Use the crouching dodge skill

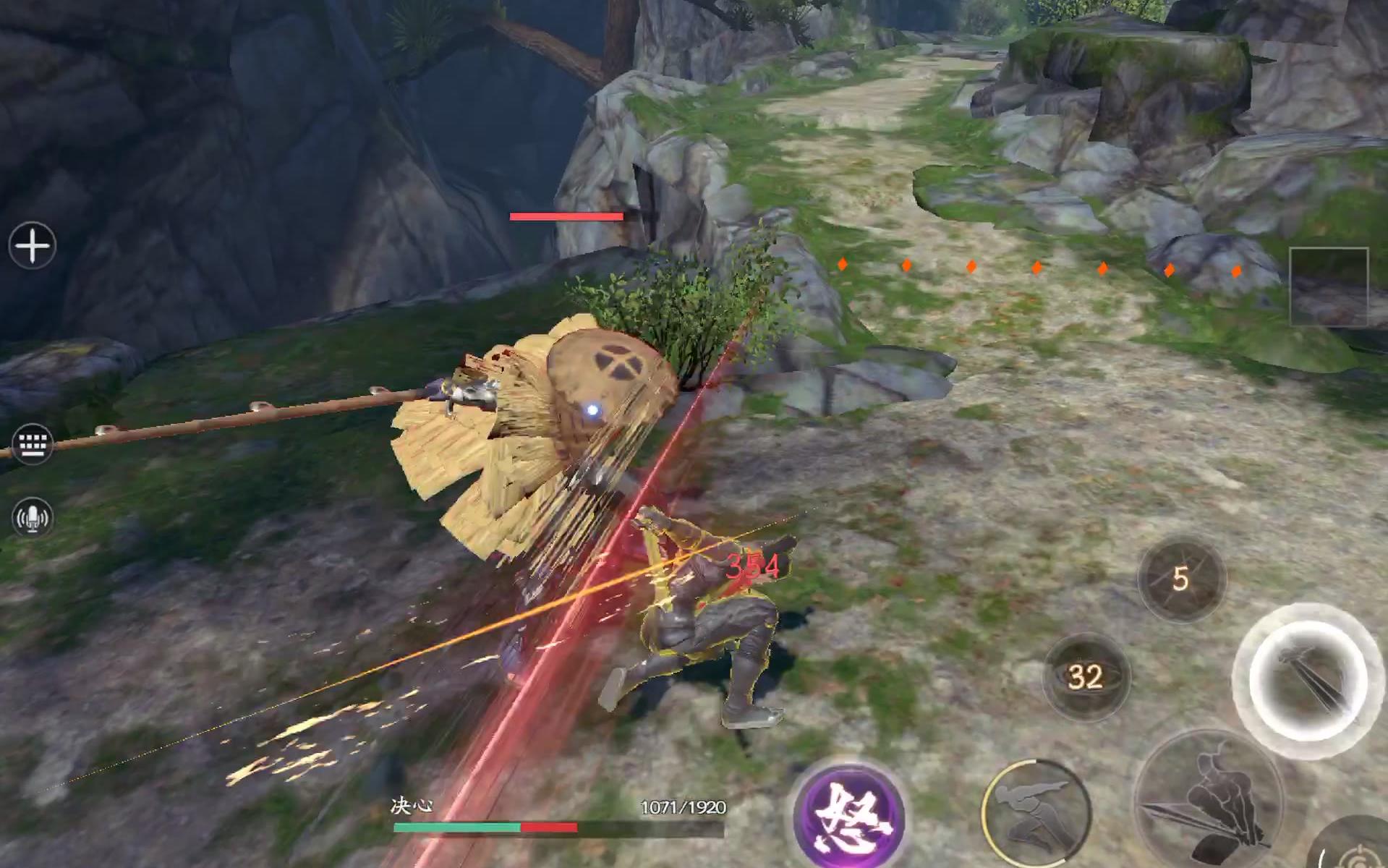coord(1035,812)
